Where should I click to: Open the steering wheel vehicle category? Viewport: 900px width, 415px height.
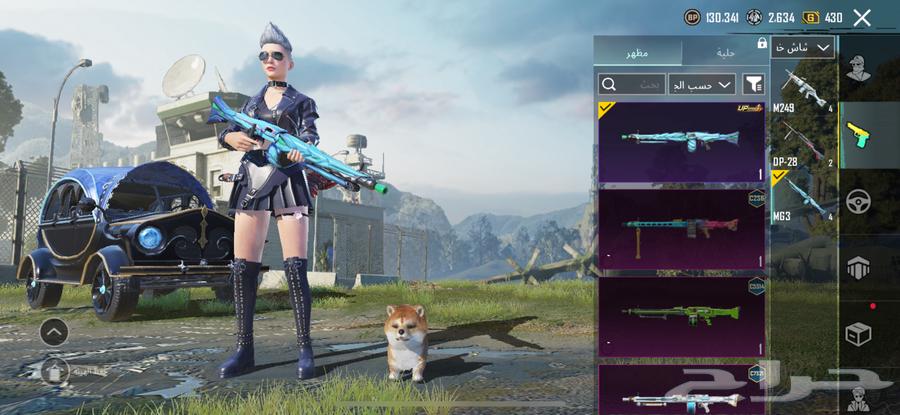click(x=859, y=201)
